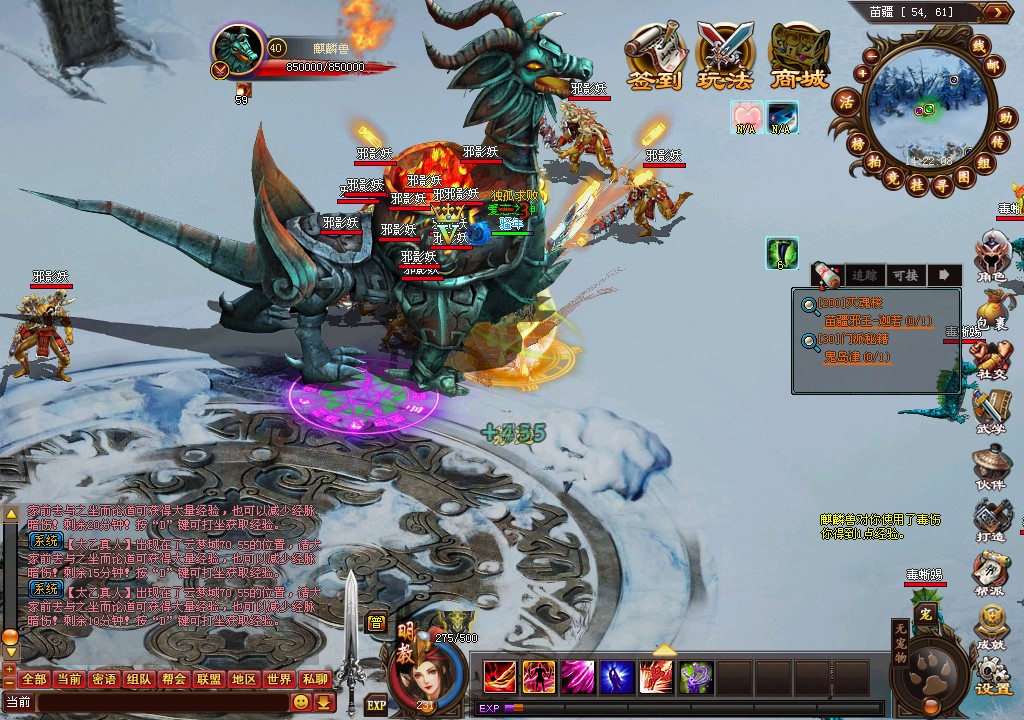Open the 帮派 guild menu
Screen dimensions: 1024x720
(992, 574)
